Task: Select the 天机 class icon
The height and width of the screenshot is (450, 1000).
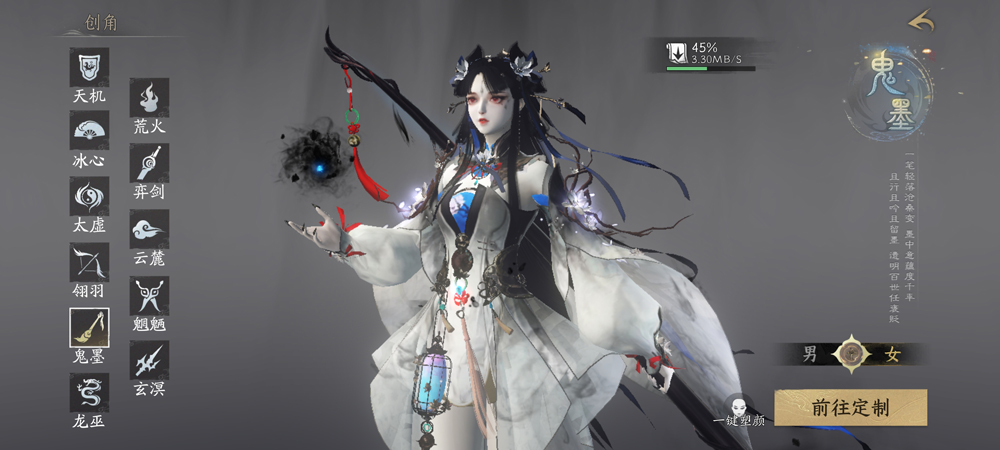Action: point(89,68)
